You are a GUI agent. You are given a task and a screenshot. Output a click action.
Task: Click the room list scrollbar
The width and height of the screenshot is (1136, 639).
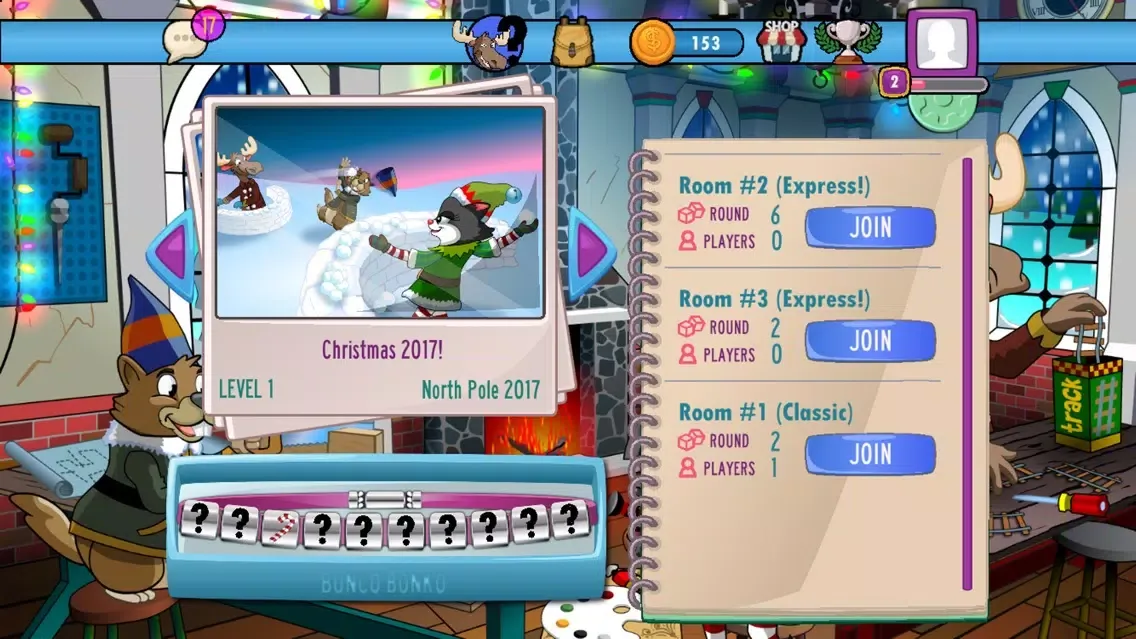click(x=966, y=374)
